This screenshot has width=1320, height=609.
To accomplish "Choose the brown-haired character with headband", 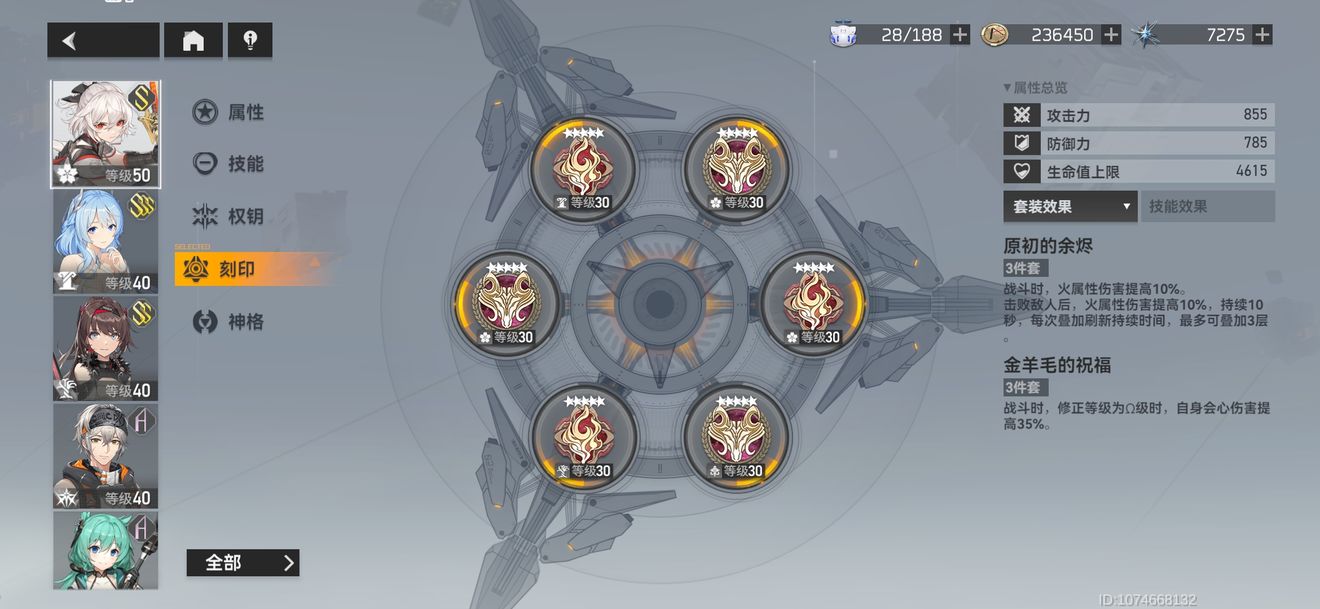I will coord(105,349).
